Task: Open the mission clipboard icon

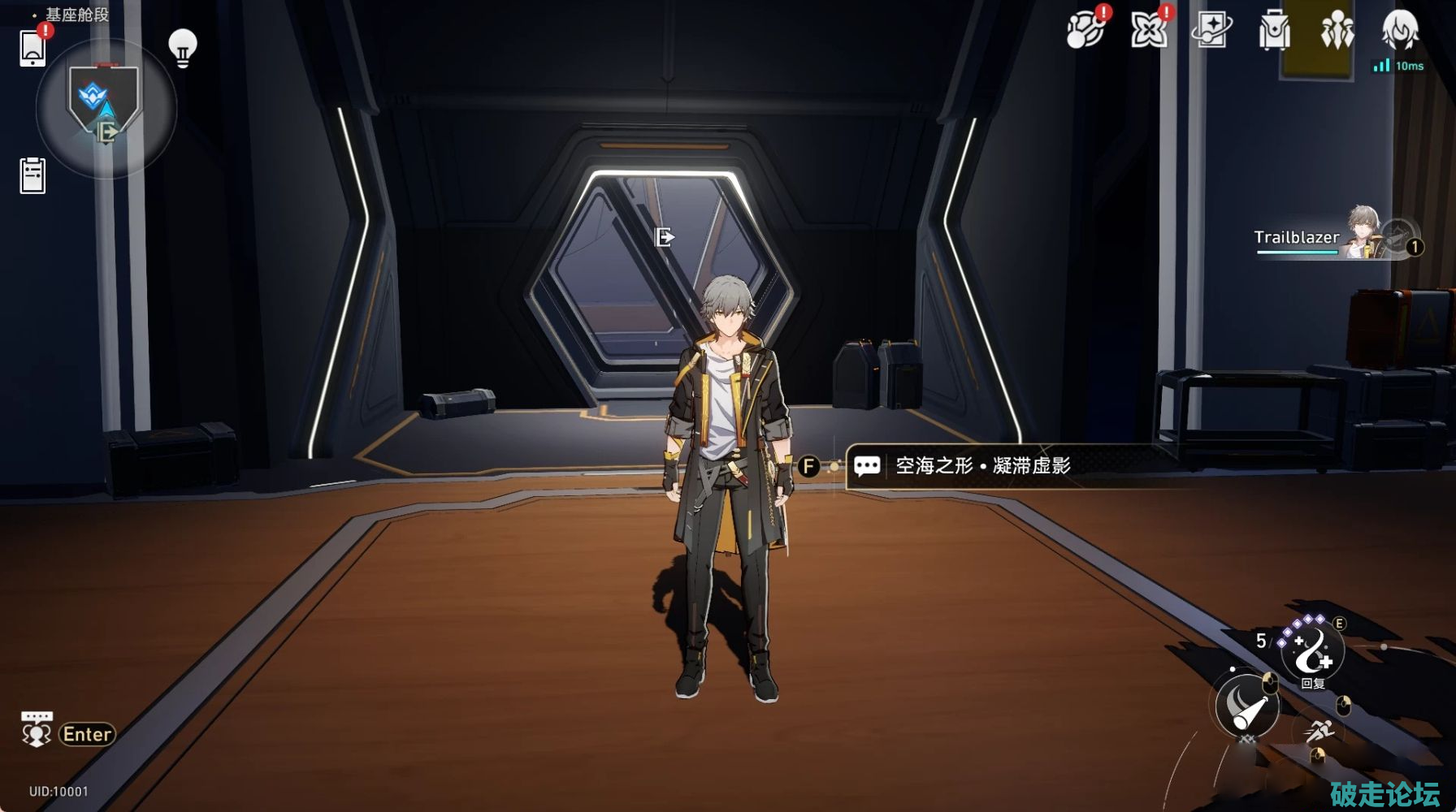Action: click(32, 175)
